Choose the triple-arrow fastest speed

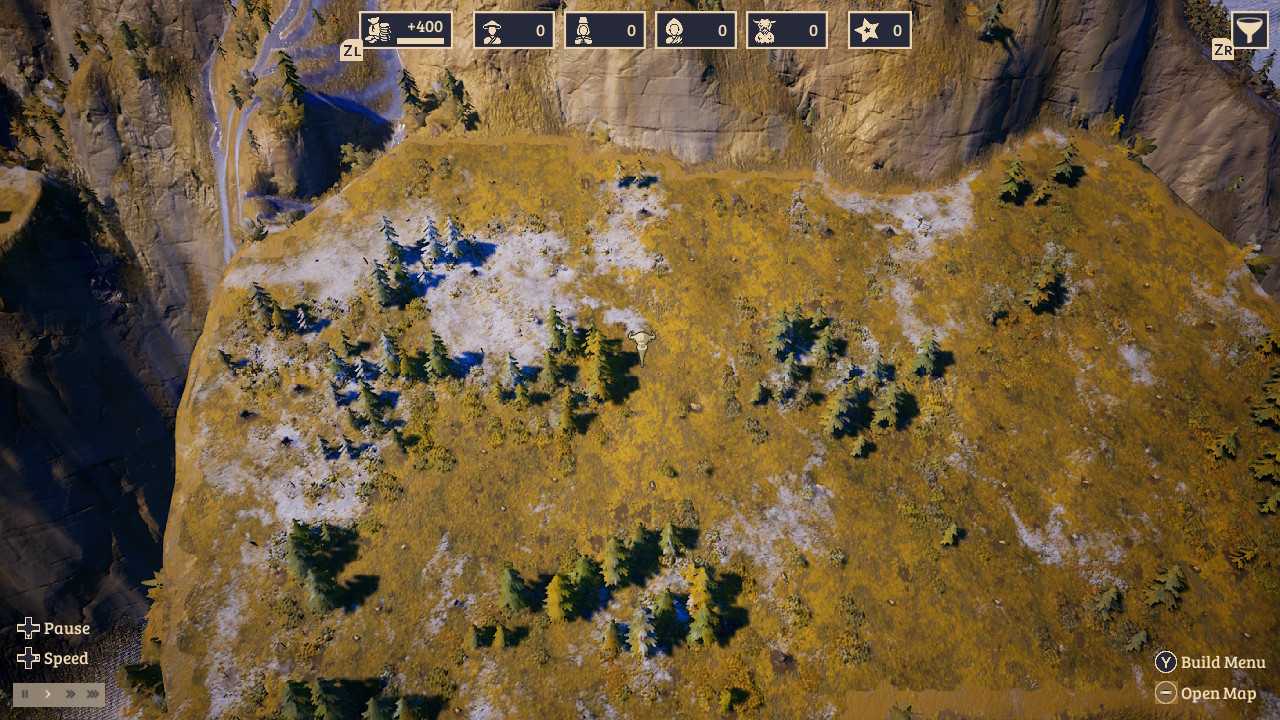[93, 693]
